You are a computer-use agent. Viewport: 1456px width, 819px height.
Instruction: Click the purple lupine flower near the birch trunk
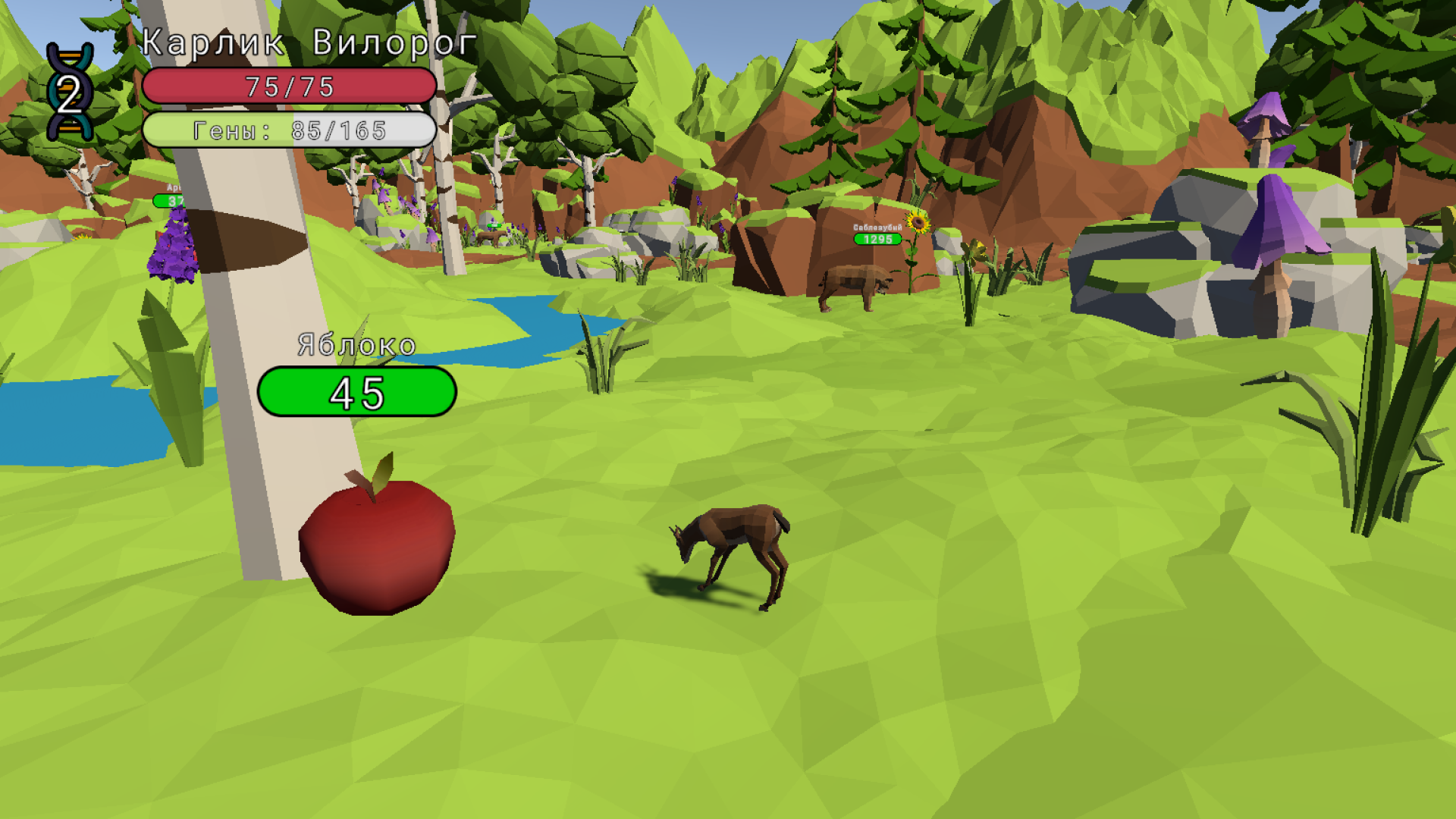tap(173, 243)
